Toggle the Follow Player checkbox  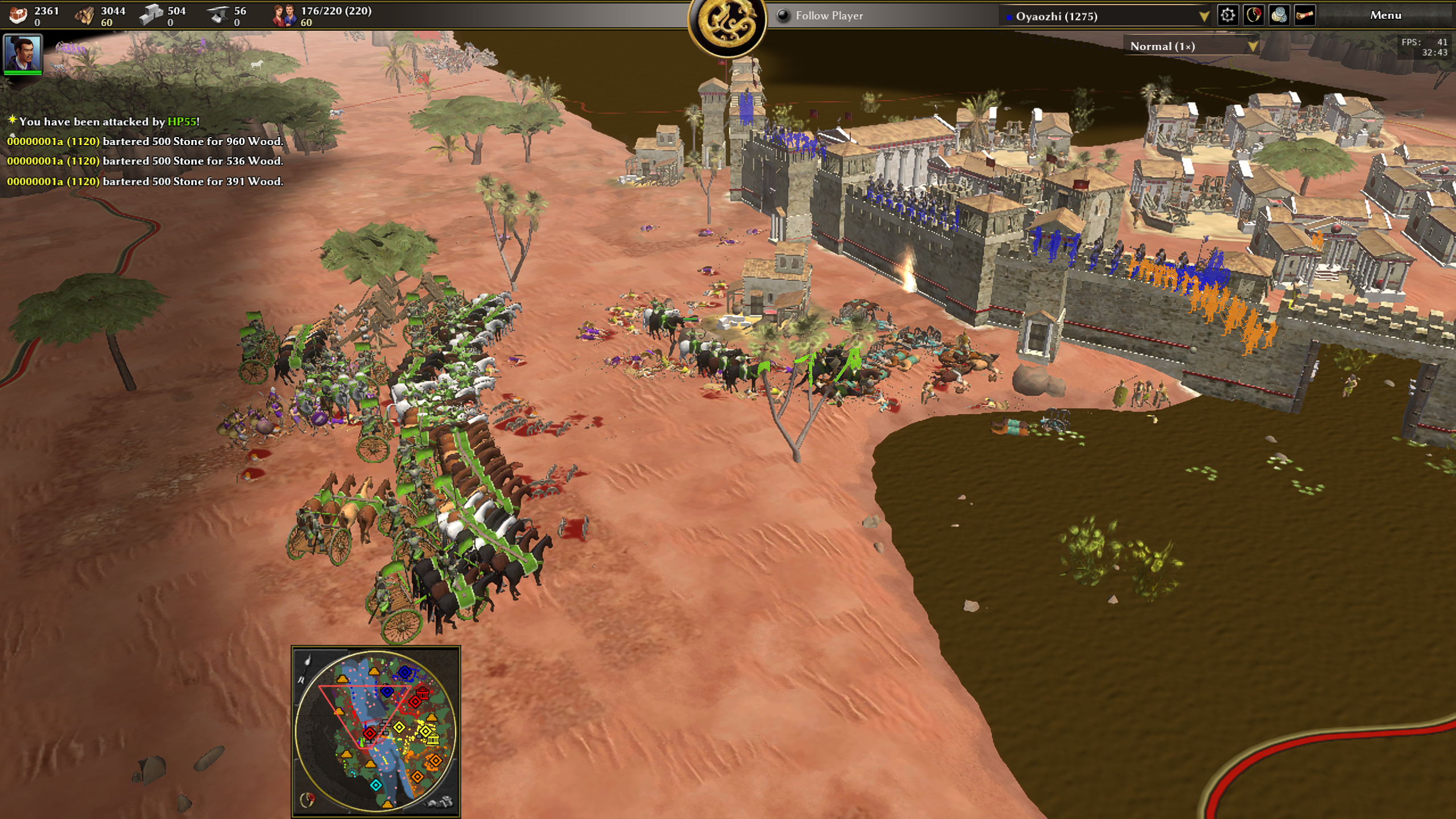(x=784, y=16)
